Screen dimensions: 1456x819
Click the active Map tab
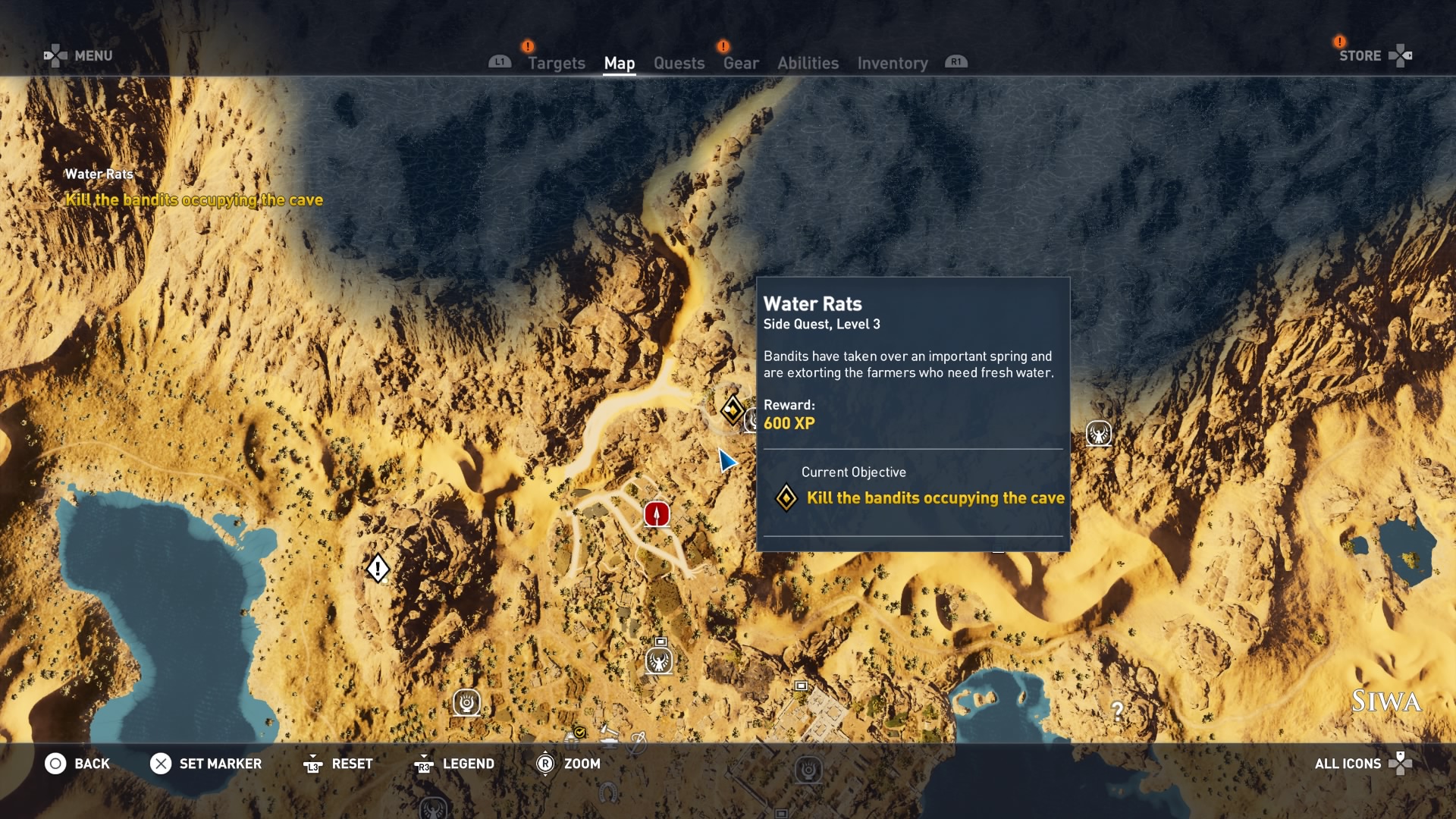(619, 63)
